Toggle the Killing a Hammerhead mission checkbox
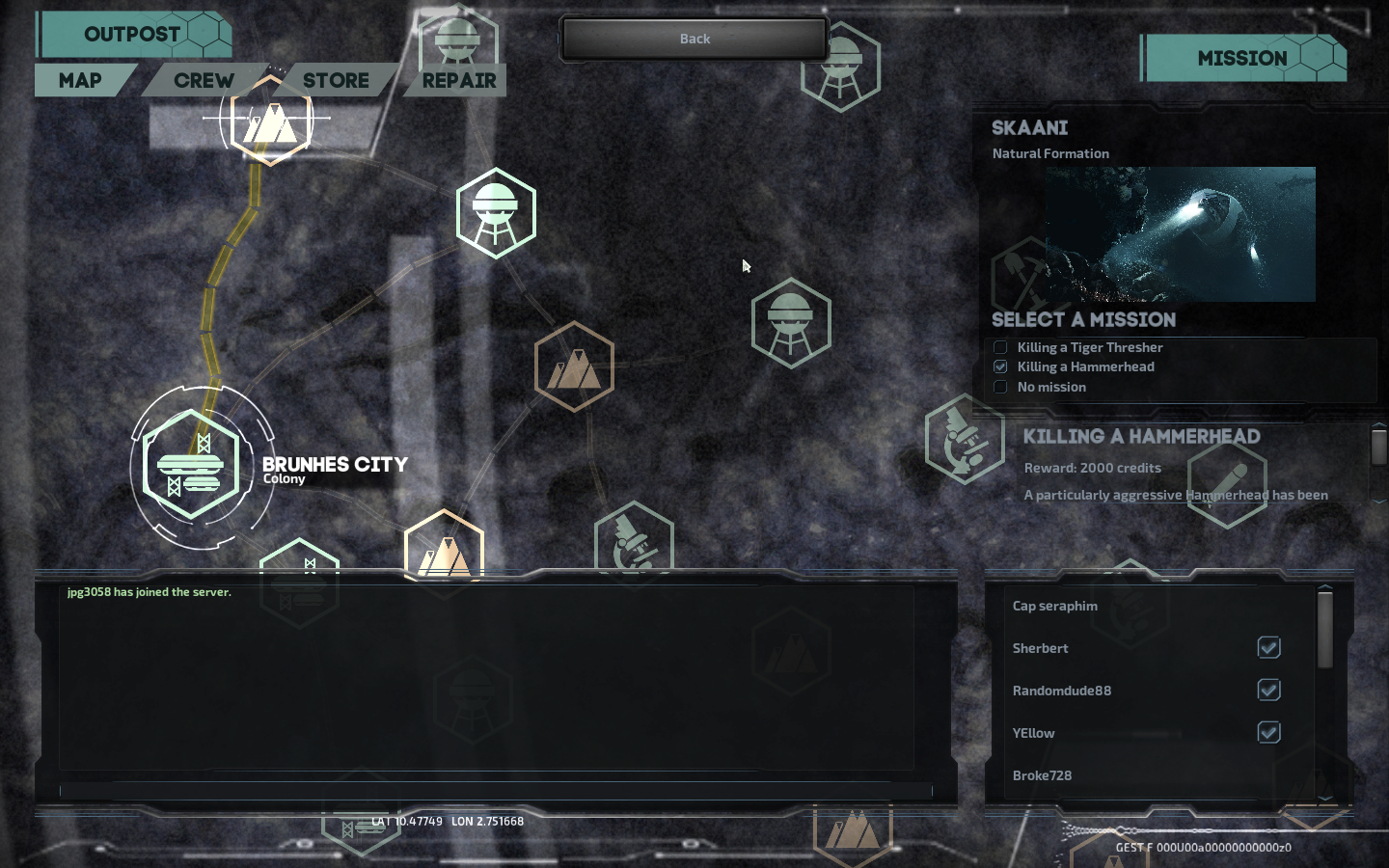 (x=1000, y=366)
